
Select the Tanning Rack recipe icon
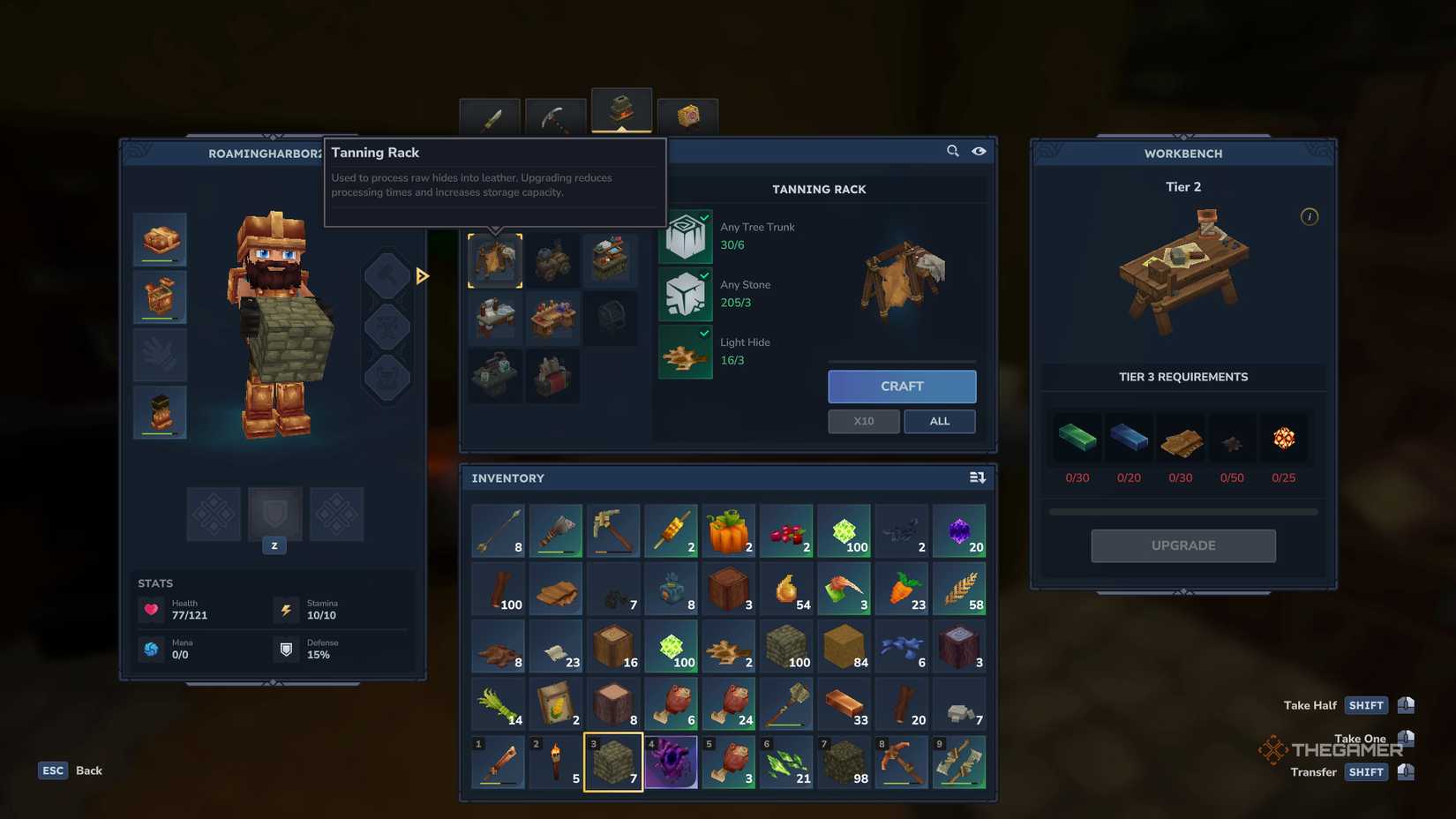pos(495,260)
